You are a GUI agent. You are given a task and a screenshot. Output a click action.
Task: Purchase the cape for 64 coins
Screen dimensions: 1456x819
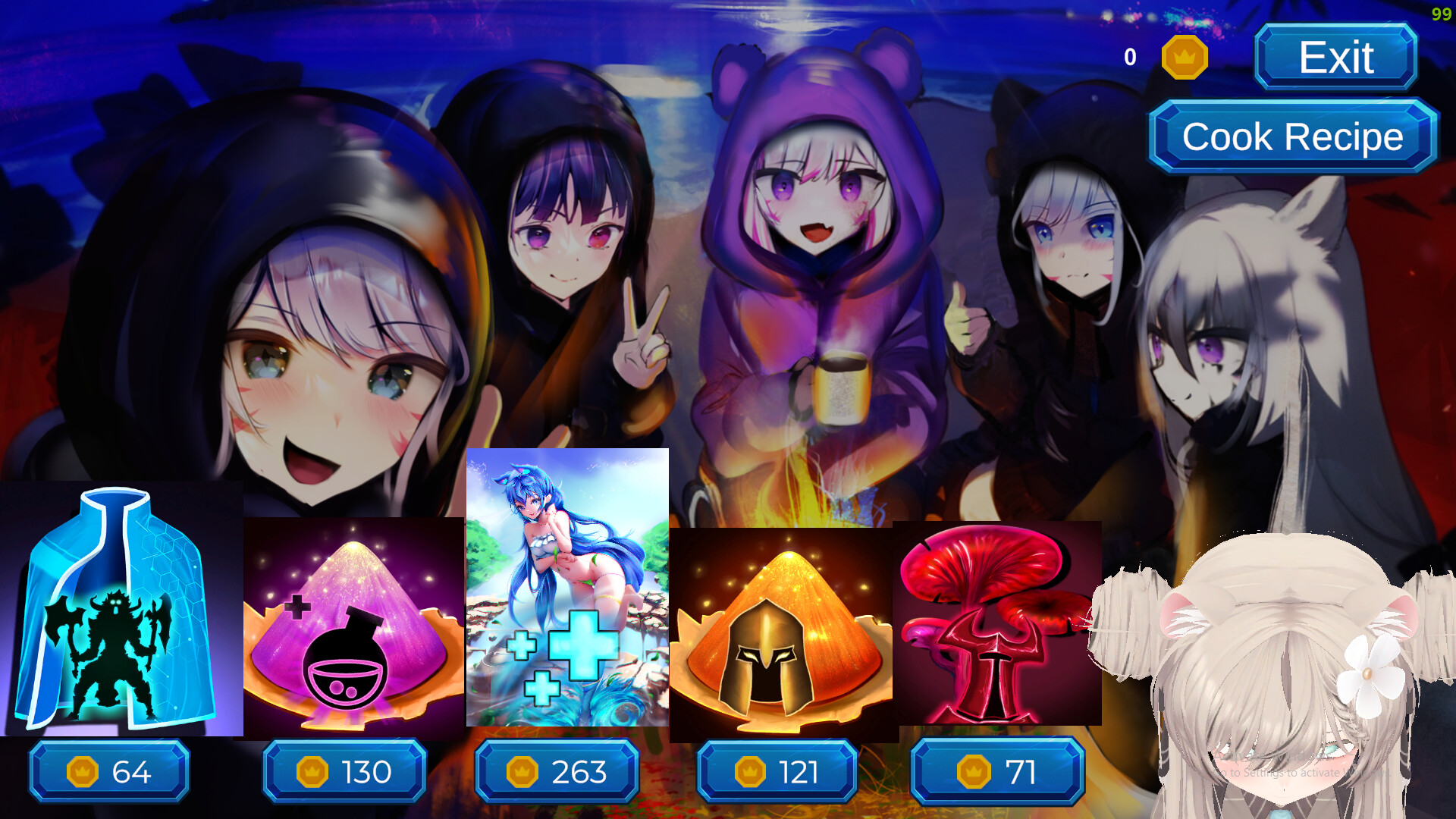(x=108, y=771)
